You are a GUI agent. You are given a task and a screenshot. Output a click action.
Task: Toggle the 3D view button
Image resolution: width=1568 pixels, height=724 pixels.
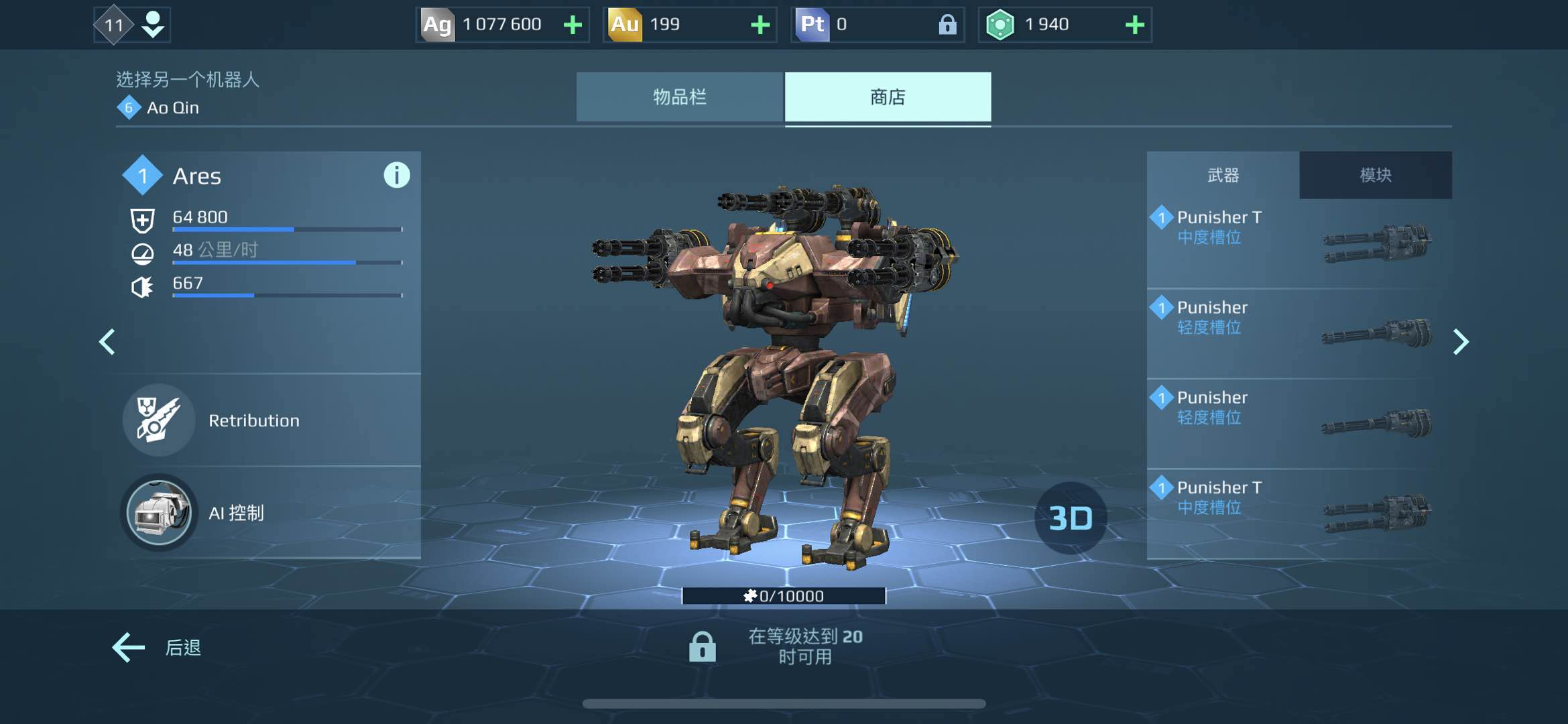pos(1071,518)
